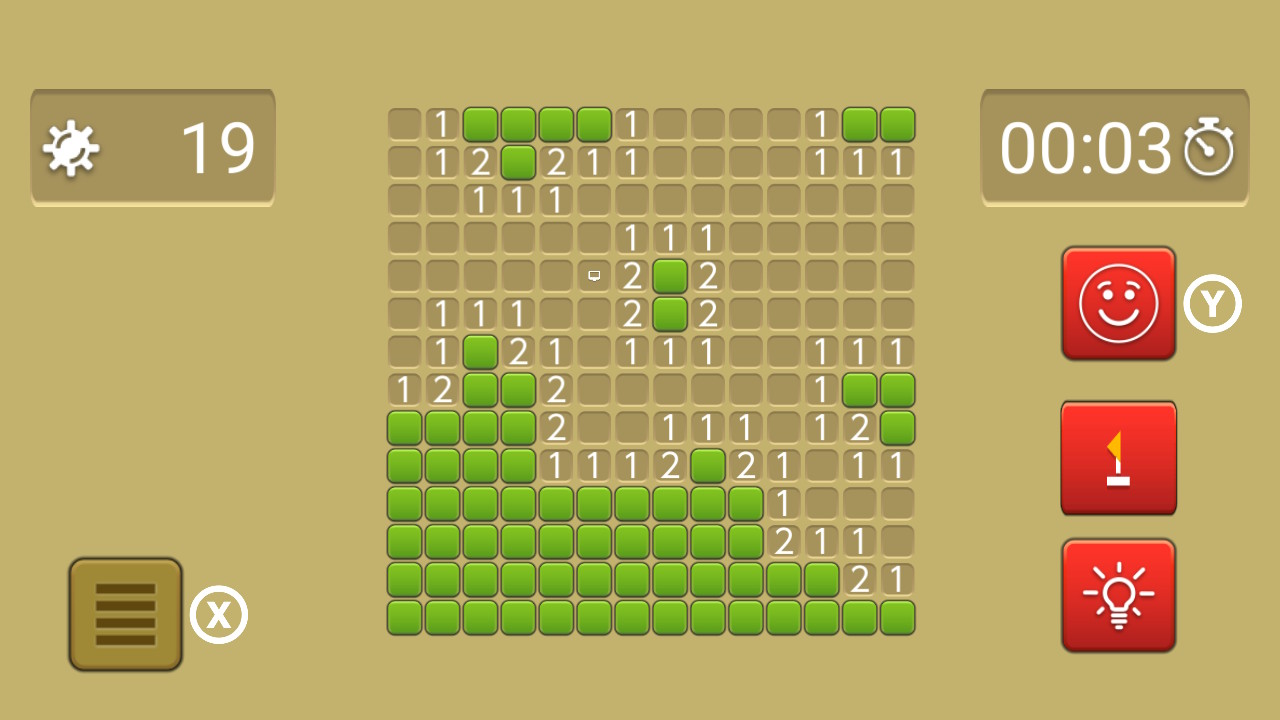The image size is (1280, 720).
Task: Activate flag placement mode
Action: [x=1118, y=457]
